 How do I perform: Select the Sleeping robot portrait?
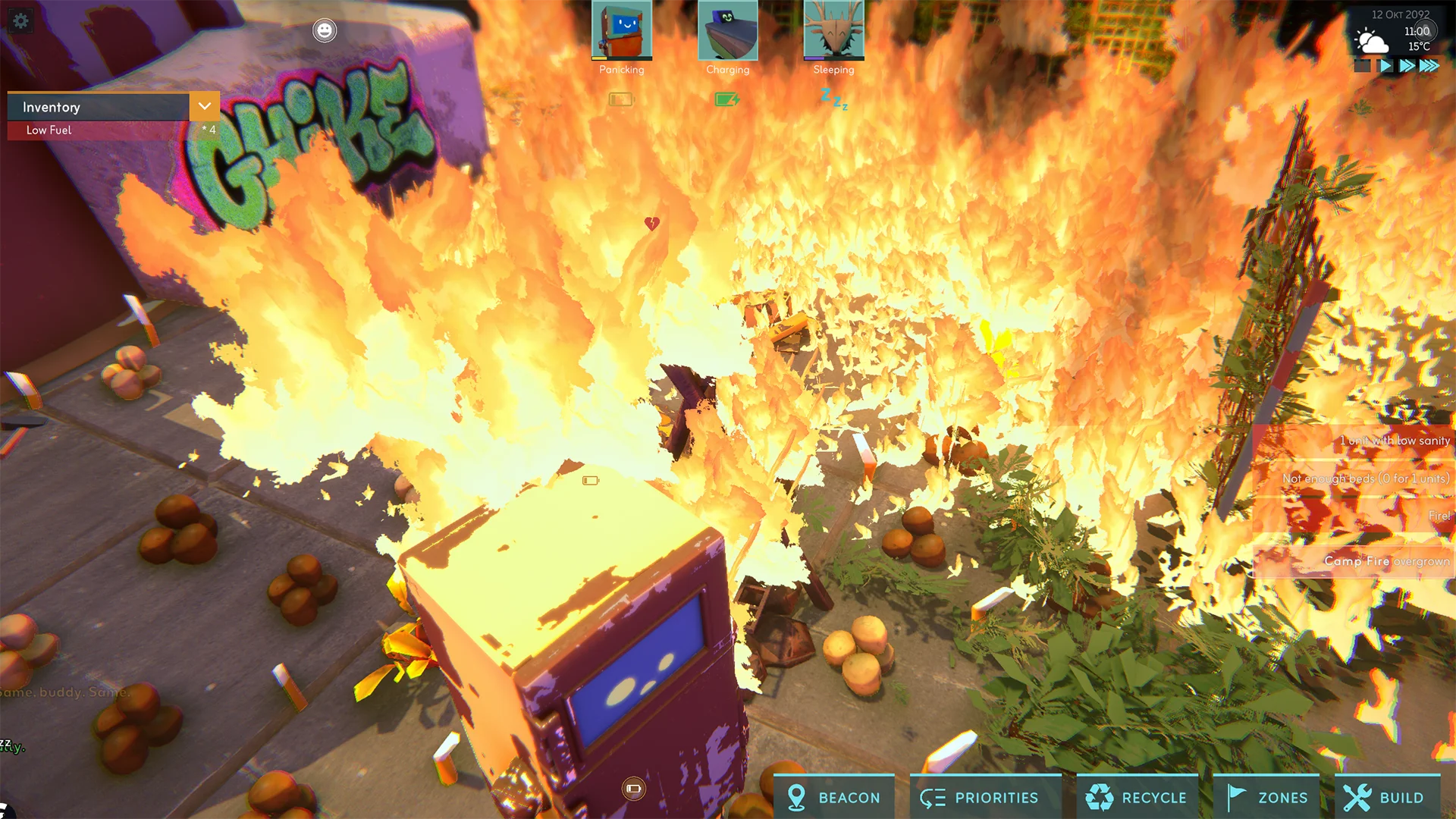[x=833, y=31]
